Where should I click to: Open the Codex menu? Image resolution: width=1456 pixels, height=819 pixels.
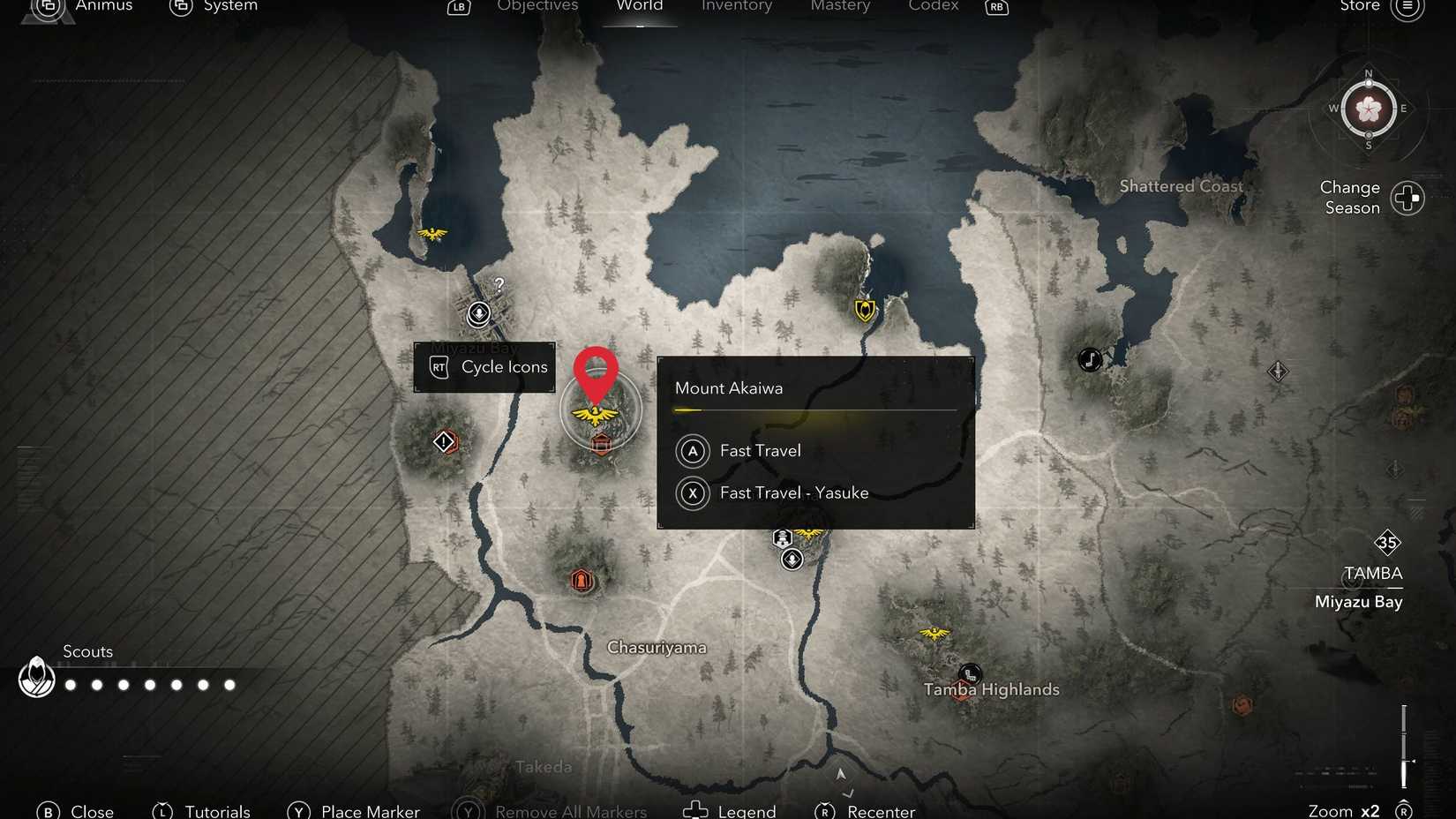(932, 7)
